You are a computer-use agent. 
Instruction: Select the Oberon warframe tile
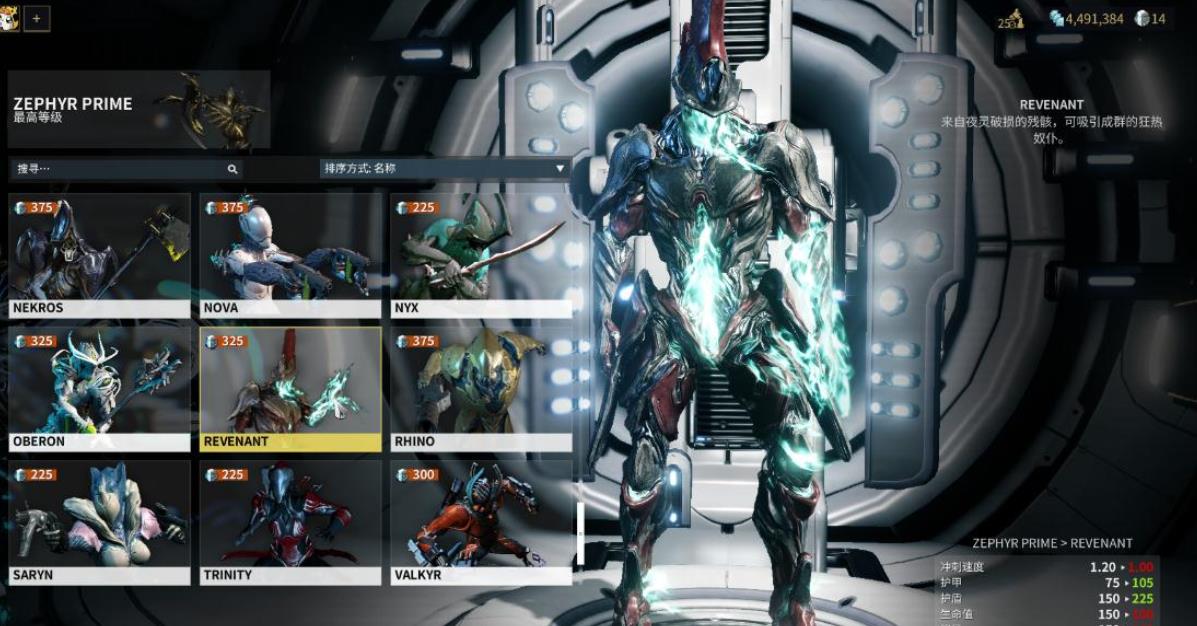tap(99, 389)
